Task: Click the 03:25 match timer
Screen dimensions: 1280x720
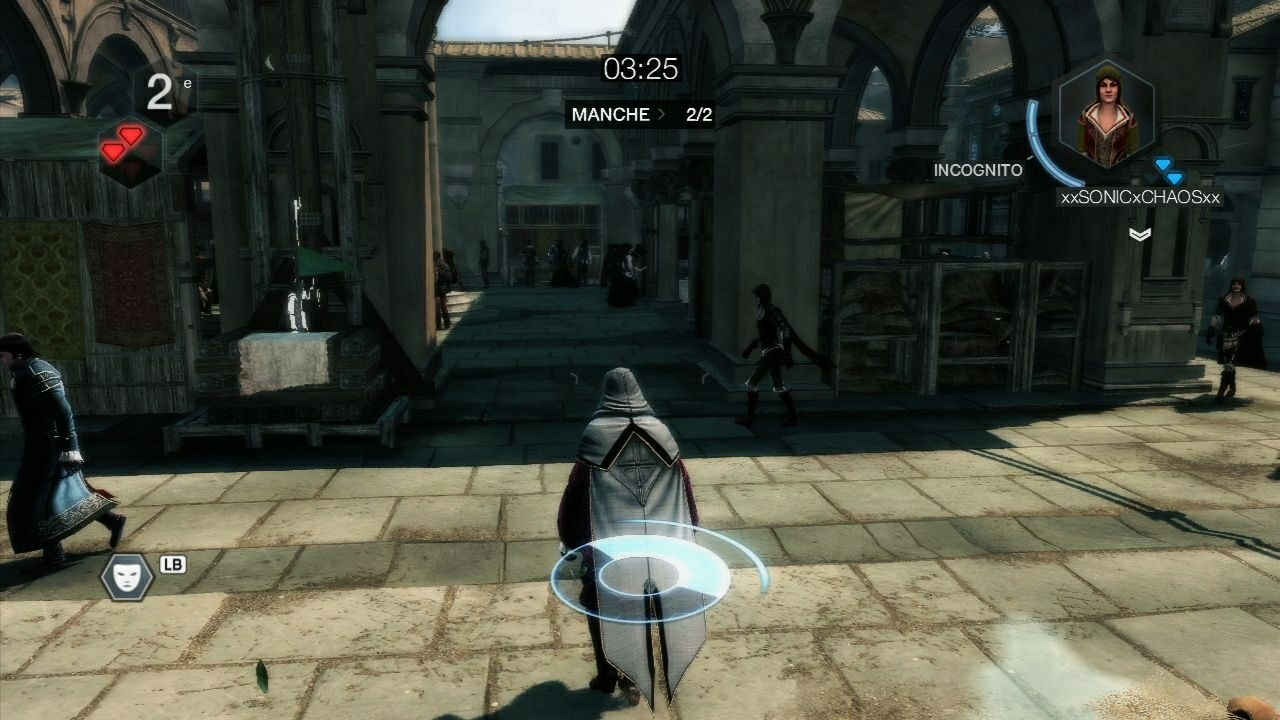Action: click(x=639, y=70)
